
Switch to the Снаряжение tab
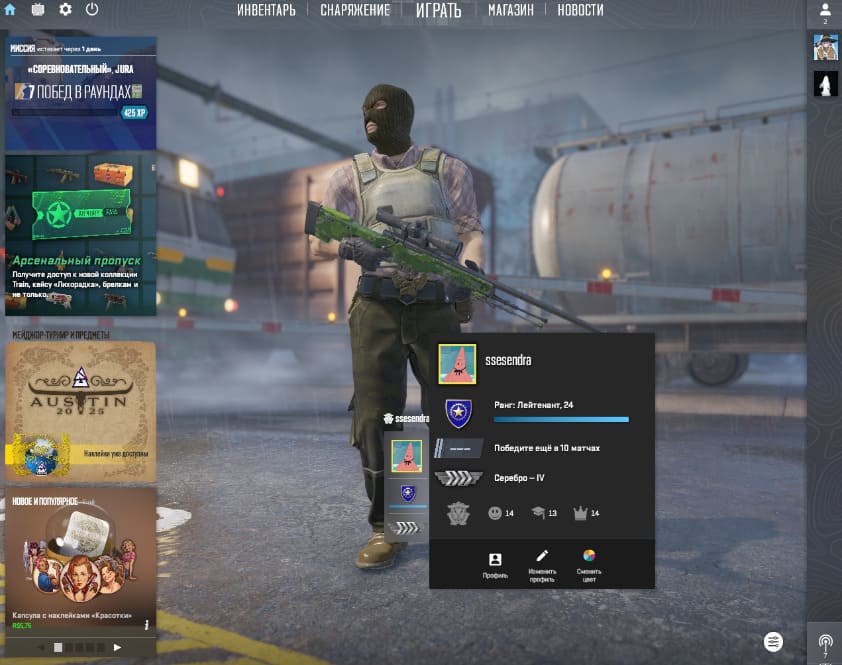click(355, 10)
